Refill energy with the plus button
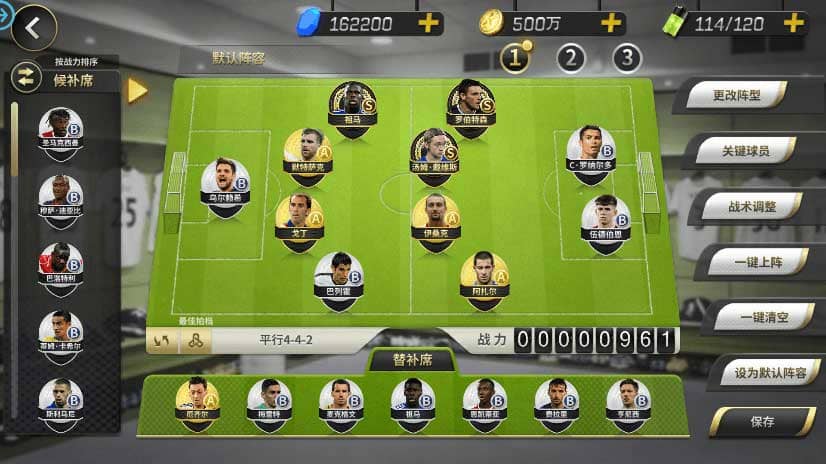Screen dimensions: 826x464 click(x=793, y=23)
